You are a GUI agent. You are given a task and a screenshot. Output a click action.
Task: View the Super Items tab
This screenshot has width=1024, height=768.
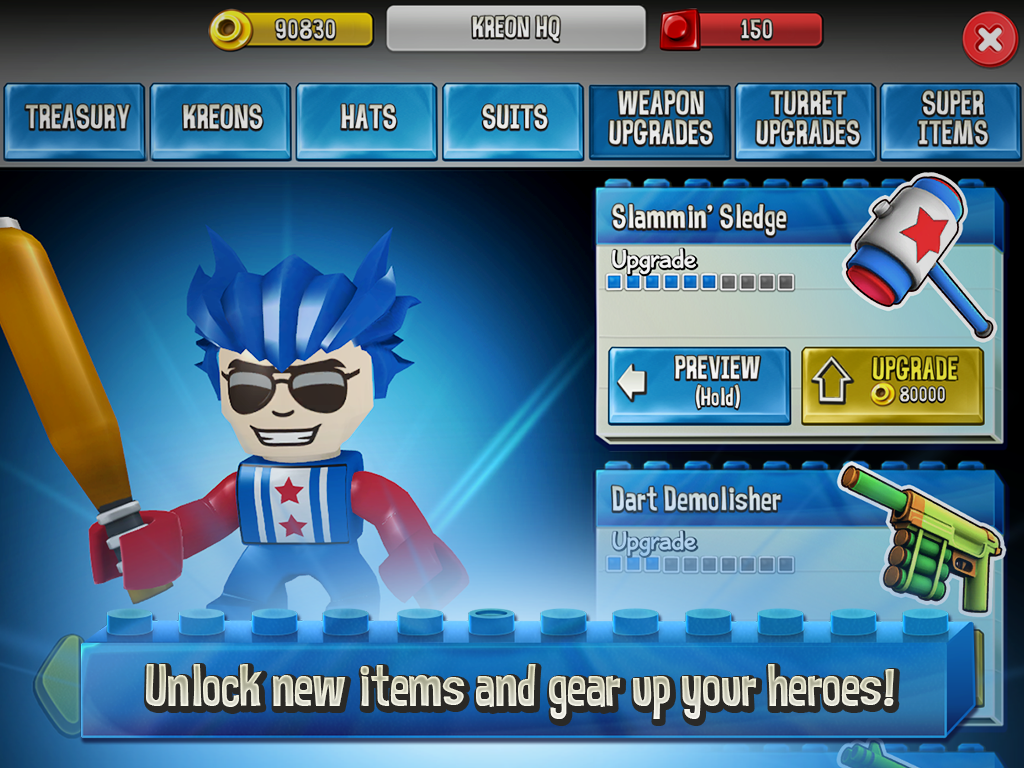[952, 120]
